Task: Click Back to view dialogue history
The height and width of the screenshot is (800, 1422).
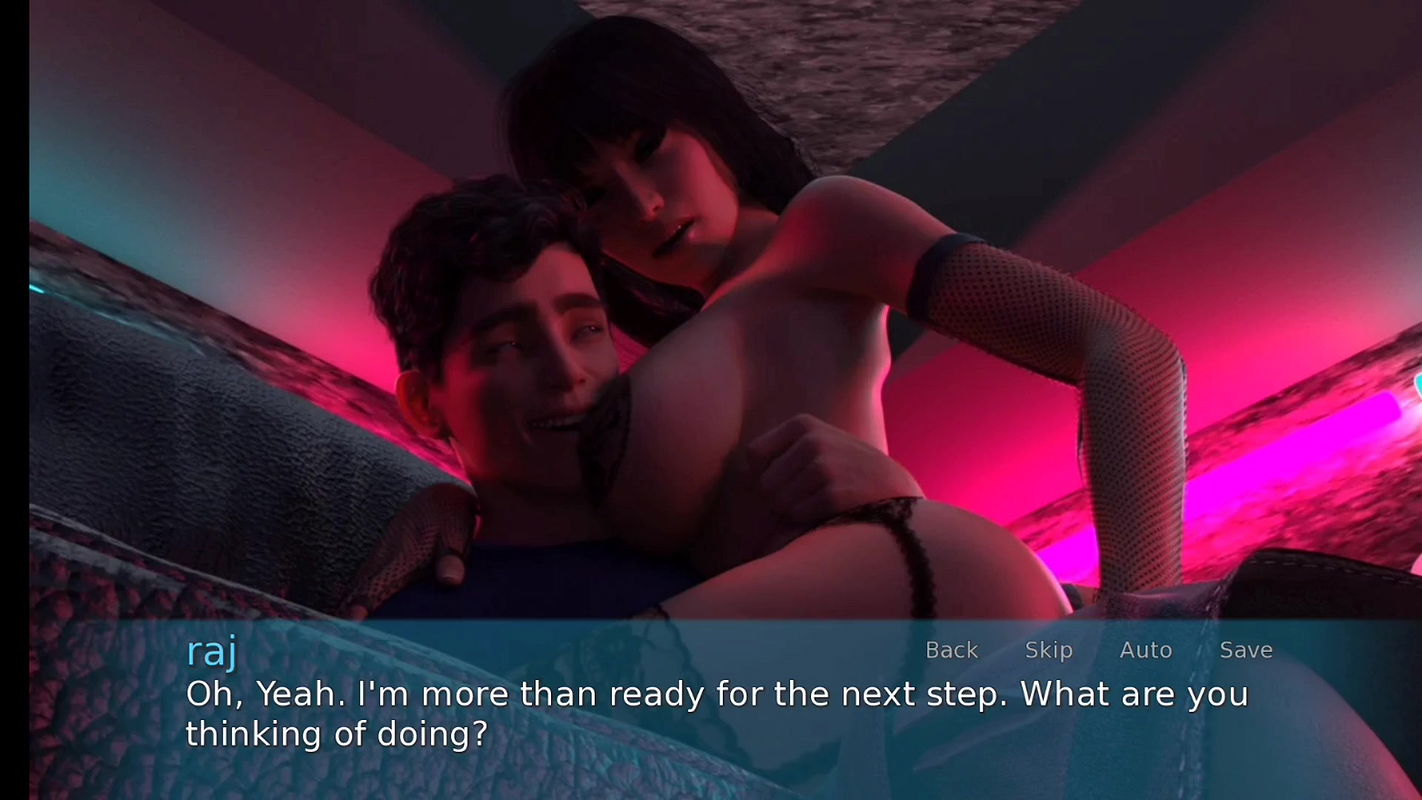Action: (x=951, y=650)
